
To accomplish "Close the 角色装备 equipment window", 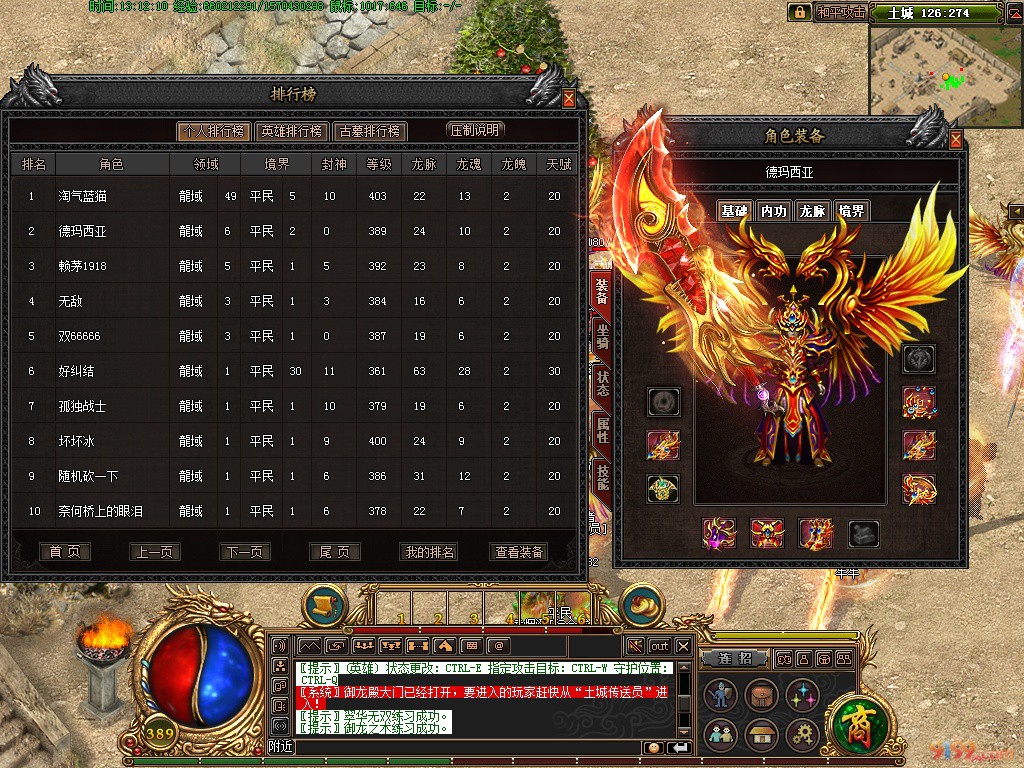I will pos(956,140).
